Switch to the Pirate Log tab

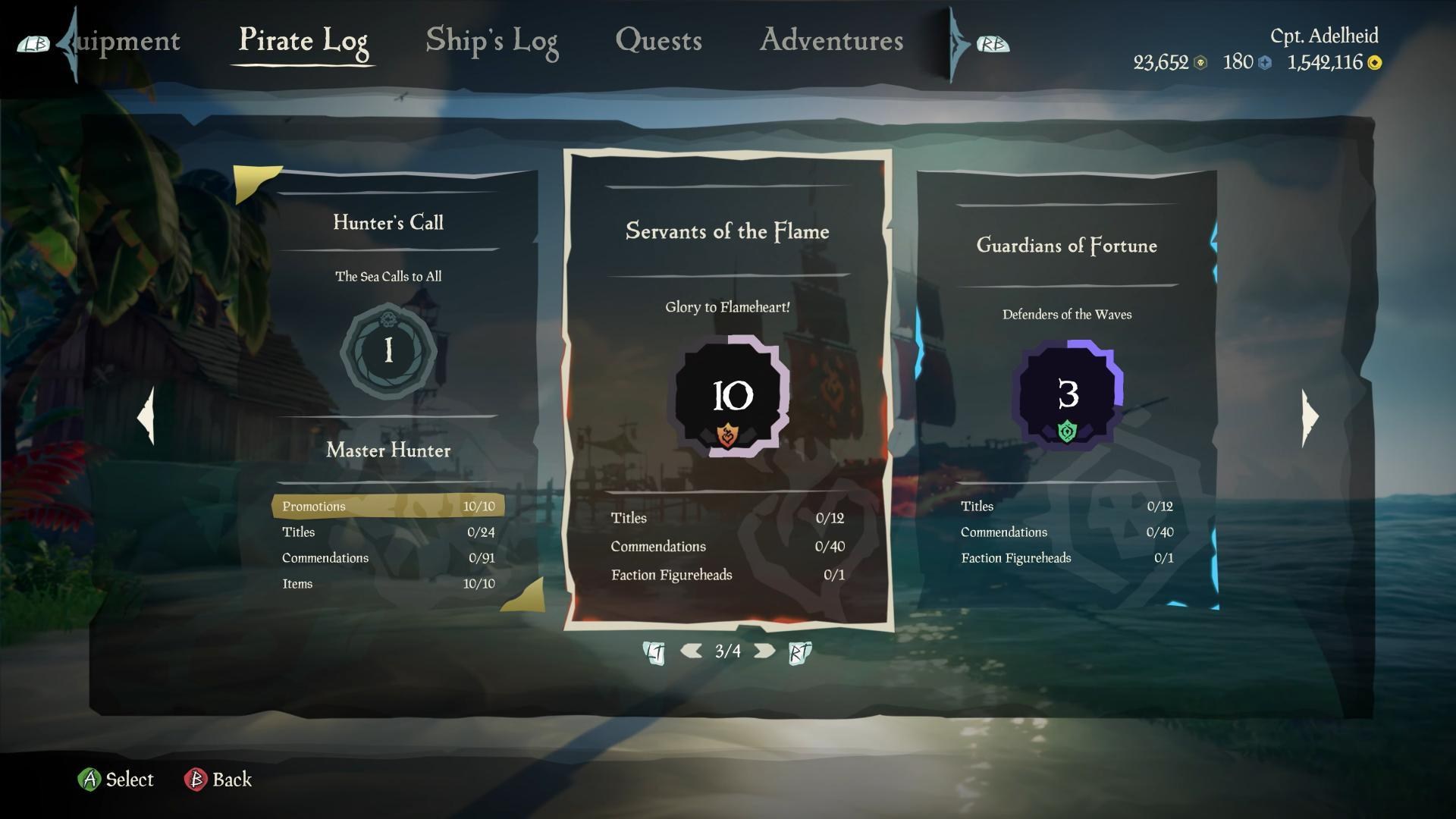pos(303,41)
